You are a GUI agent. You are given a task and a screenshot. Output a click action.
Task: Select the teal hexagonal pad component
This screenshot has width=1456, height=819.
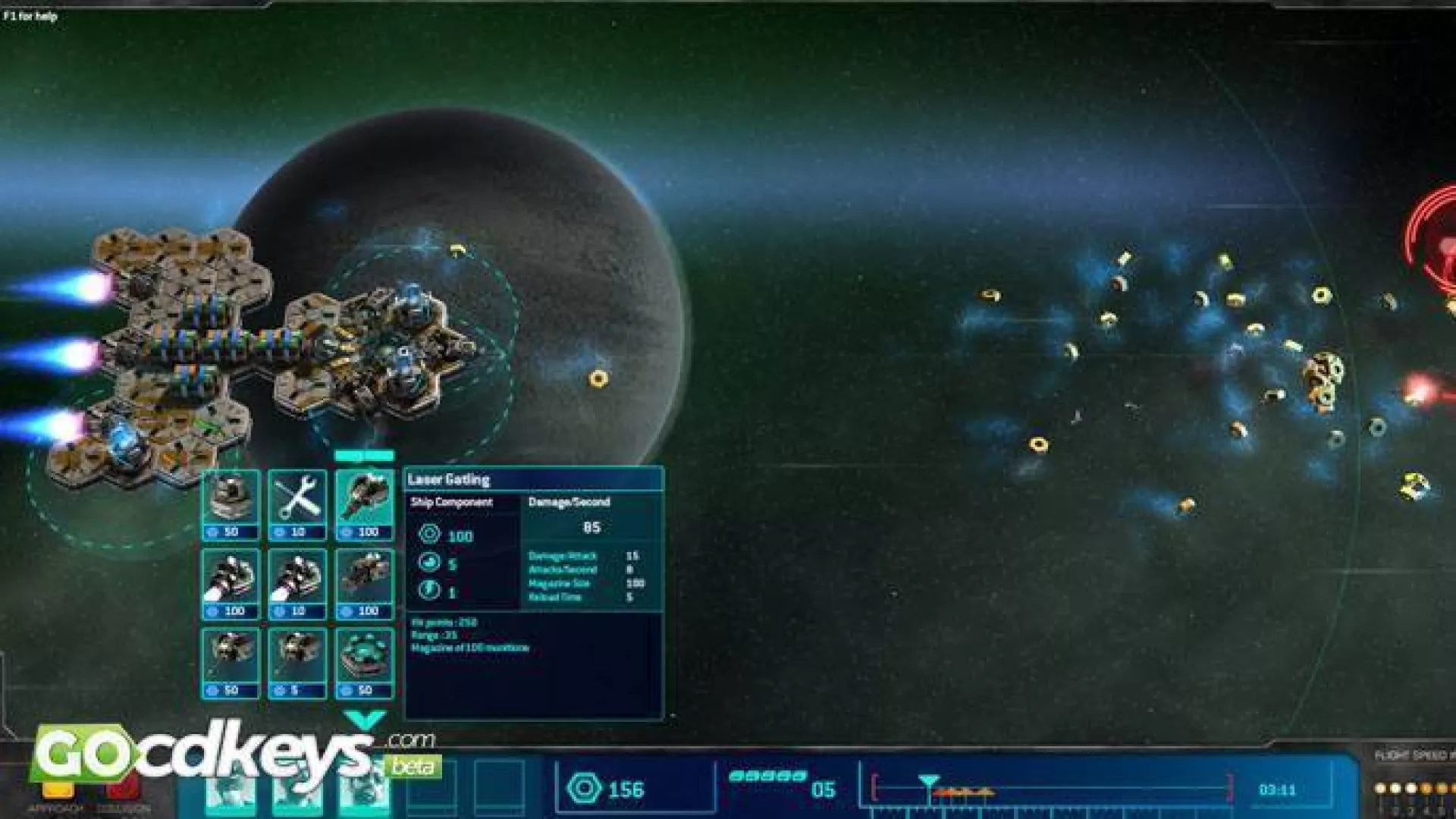pos(365,662)
